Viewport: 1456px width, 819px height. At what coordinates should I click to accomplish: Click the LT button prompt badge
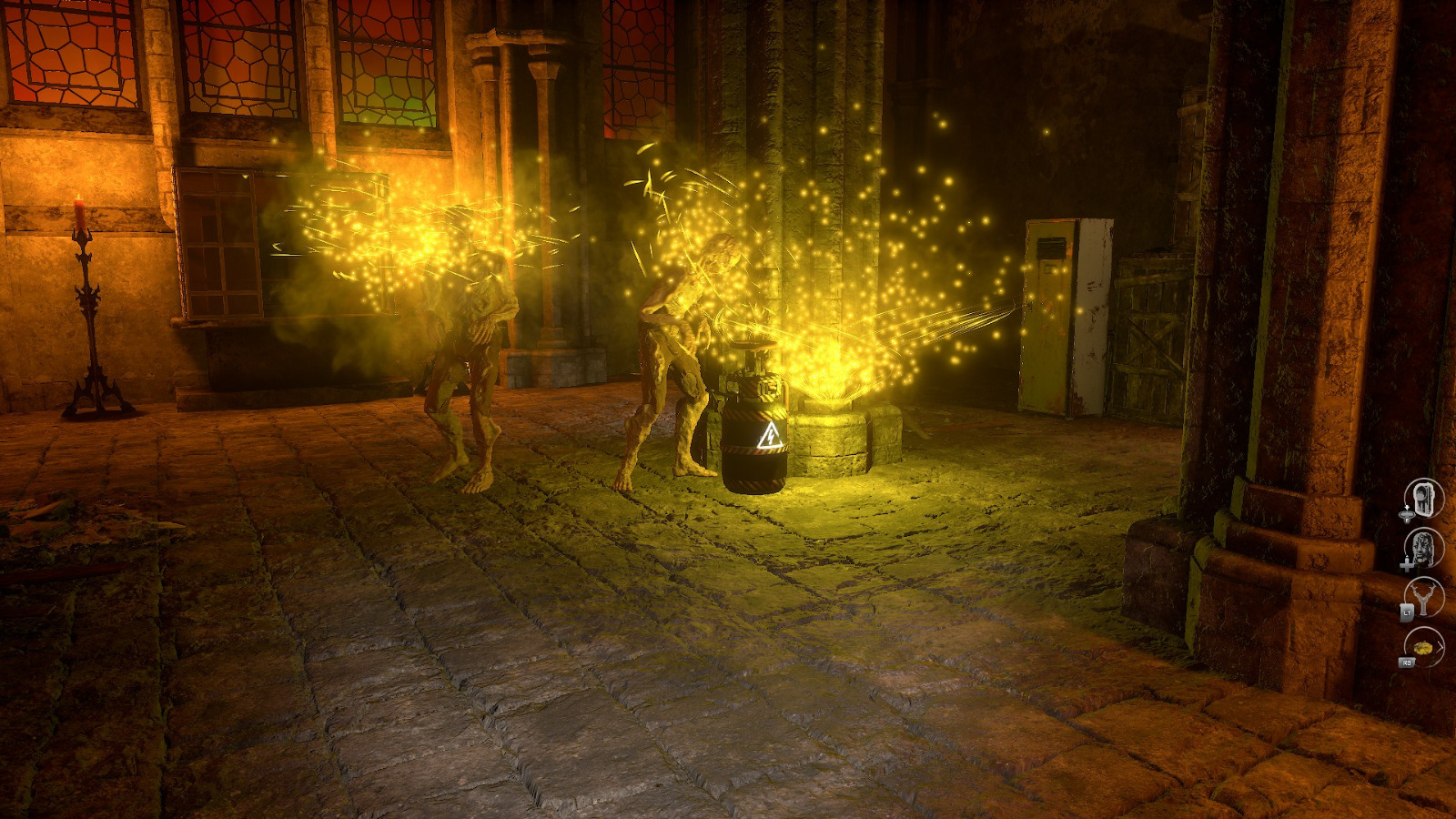click(x=1408, y=612)
